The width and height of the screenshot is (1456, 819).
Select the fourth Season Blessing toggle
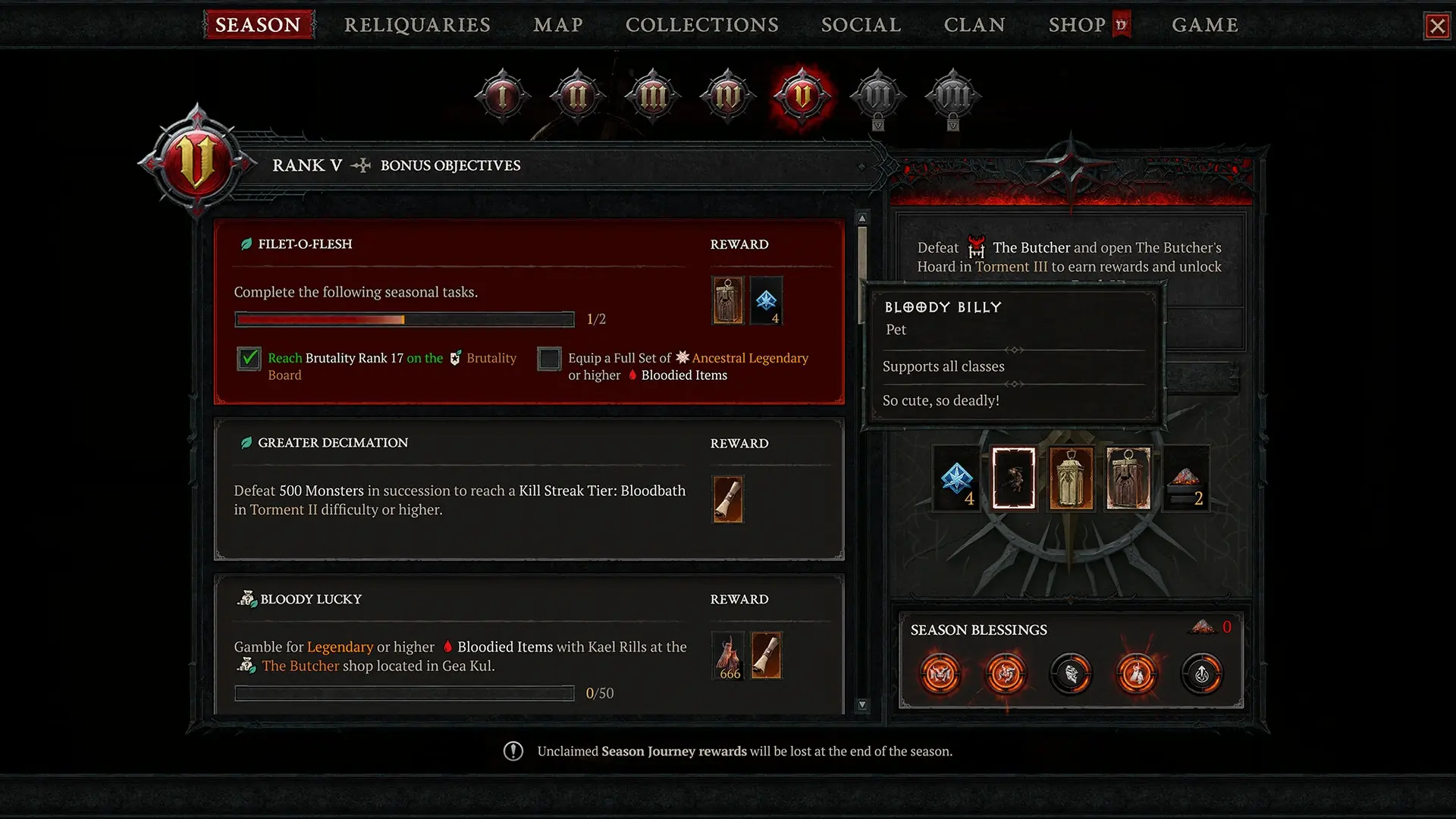point(1137,674)
